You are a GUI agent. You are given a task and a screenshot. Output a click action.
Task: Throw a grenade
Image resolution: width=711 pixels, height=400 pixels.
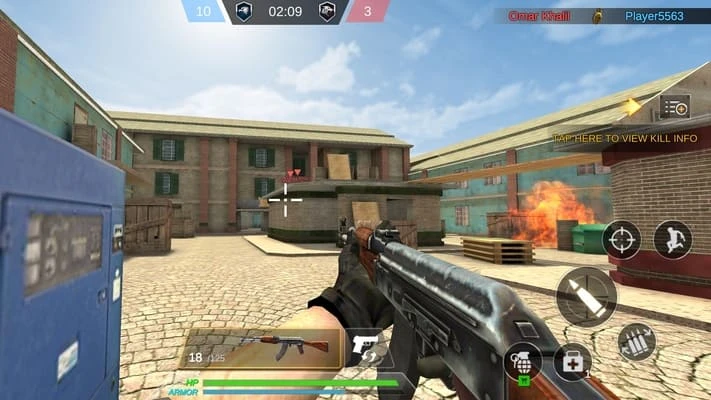(523, 360)
